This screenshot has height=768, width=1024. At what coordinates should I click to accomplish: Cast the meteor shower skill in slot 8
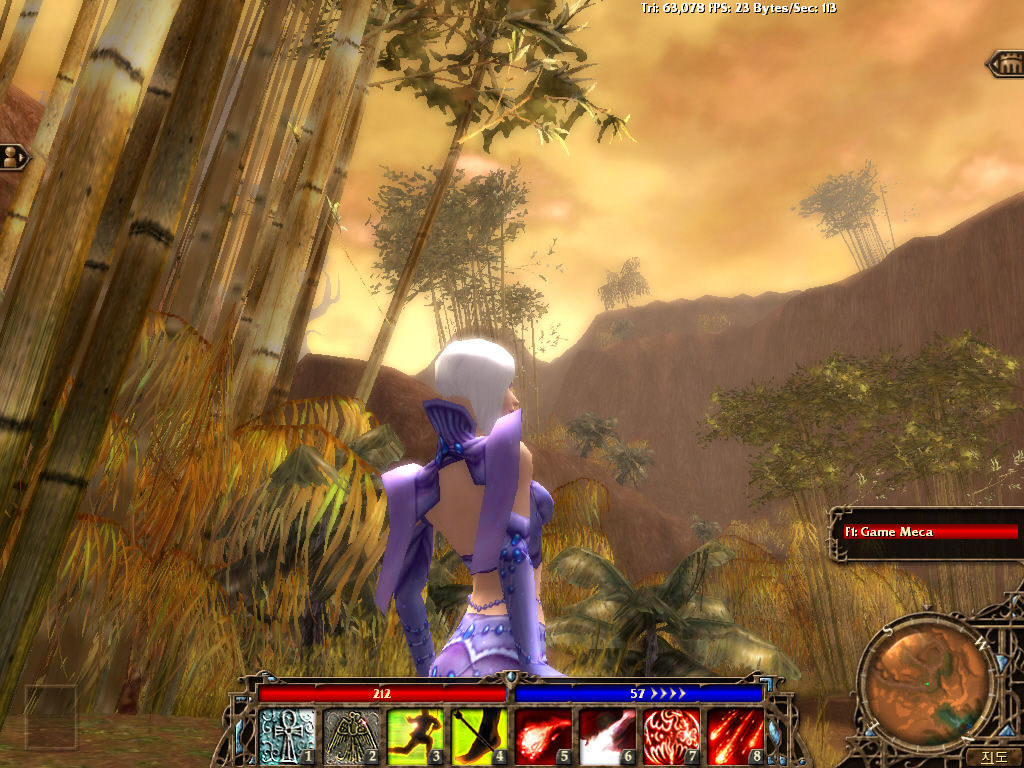(736, 737)
